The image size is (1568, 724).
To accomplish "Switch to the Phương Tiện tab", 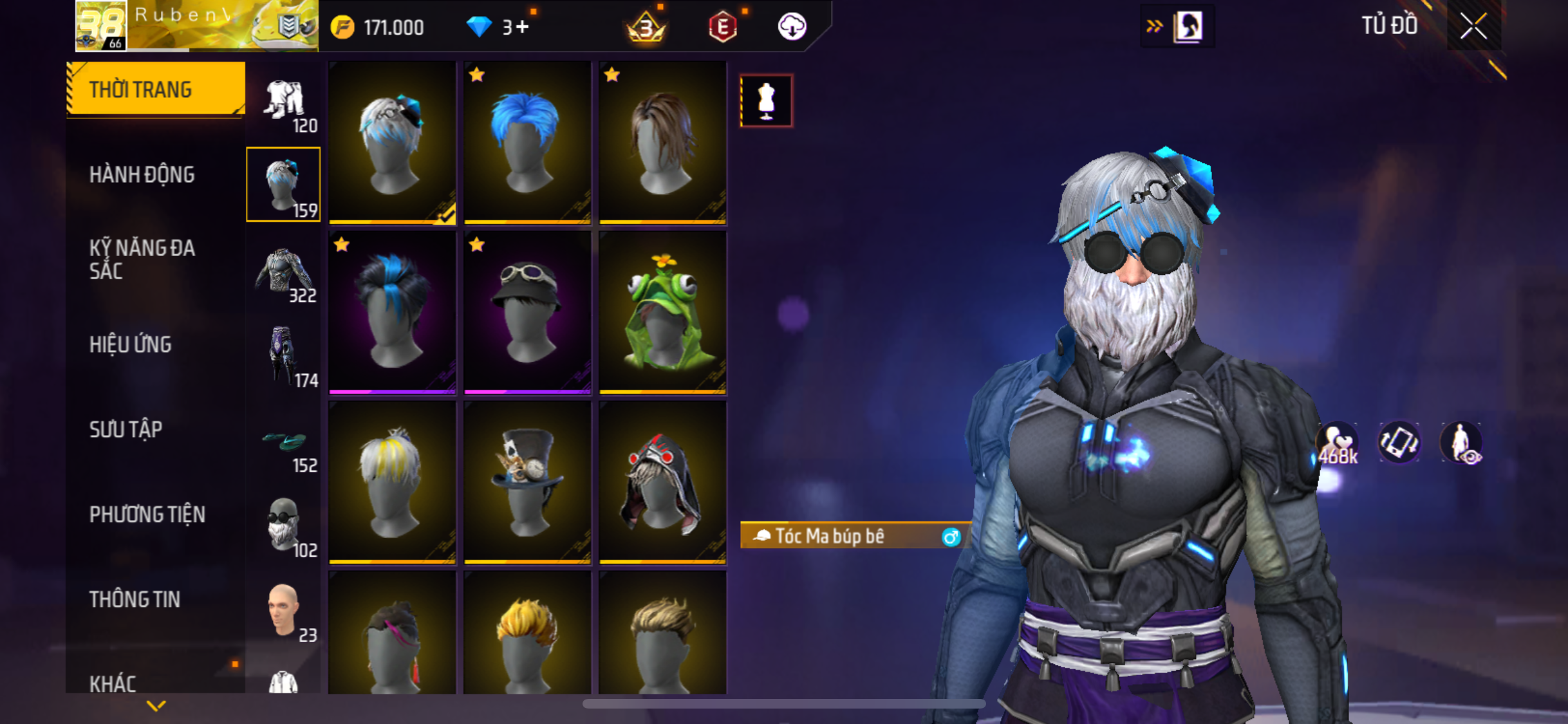I will (147, 514).
